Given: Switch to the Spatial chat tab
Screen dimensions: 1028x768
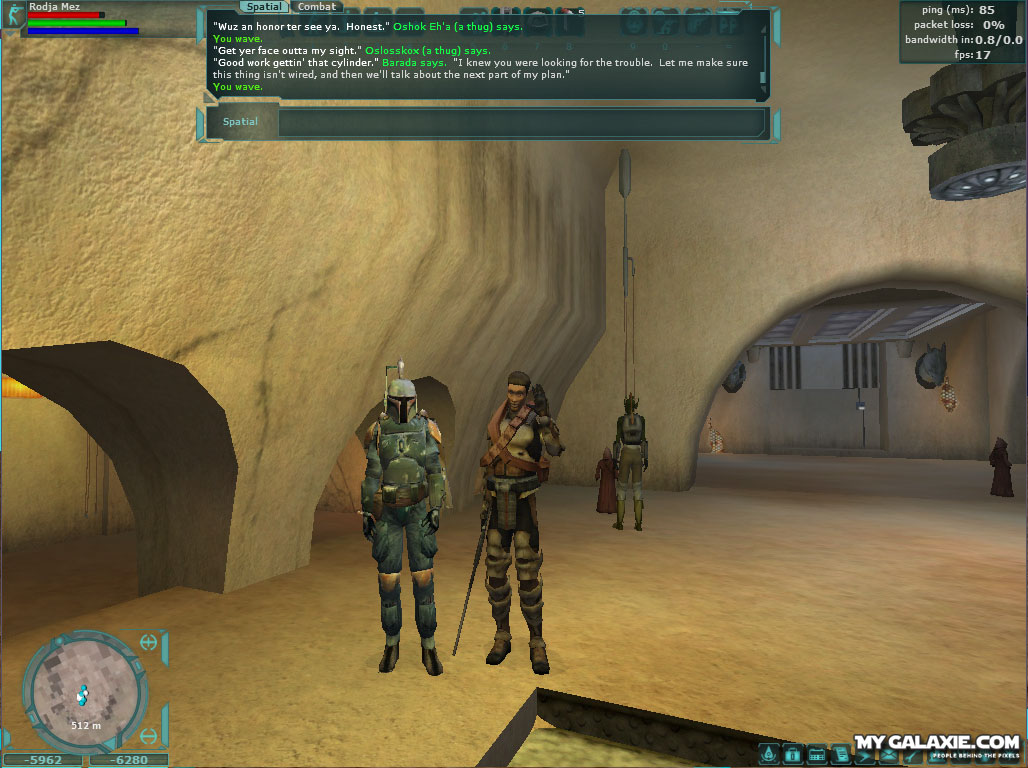Looking at the screenshot, I should 265,7.
